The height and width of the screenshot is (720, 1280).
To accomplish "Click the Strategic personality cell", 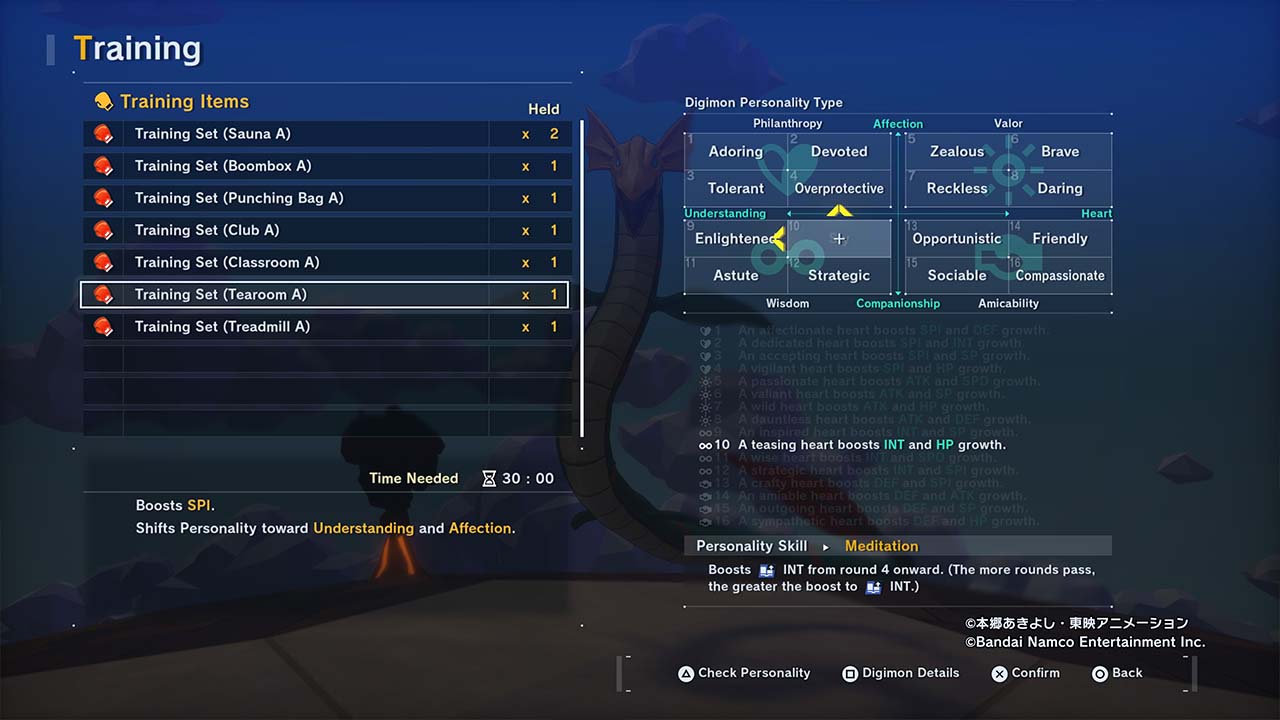I will pos(839,276).
